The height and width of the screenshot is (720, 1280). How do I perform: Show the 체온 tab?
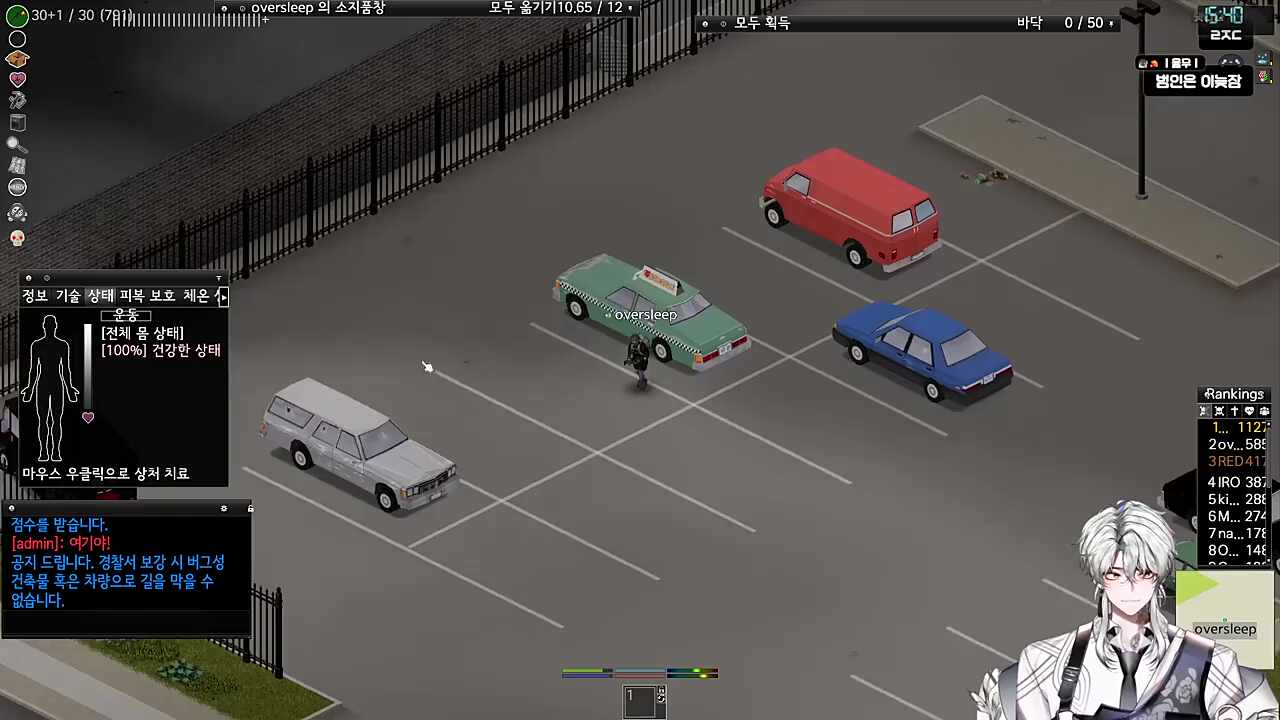[195, 296]
